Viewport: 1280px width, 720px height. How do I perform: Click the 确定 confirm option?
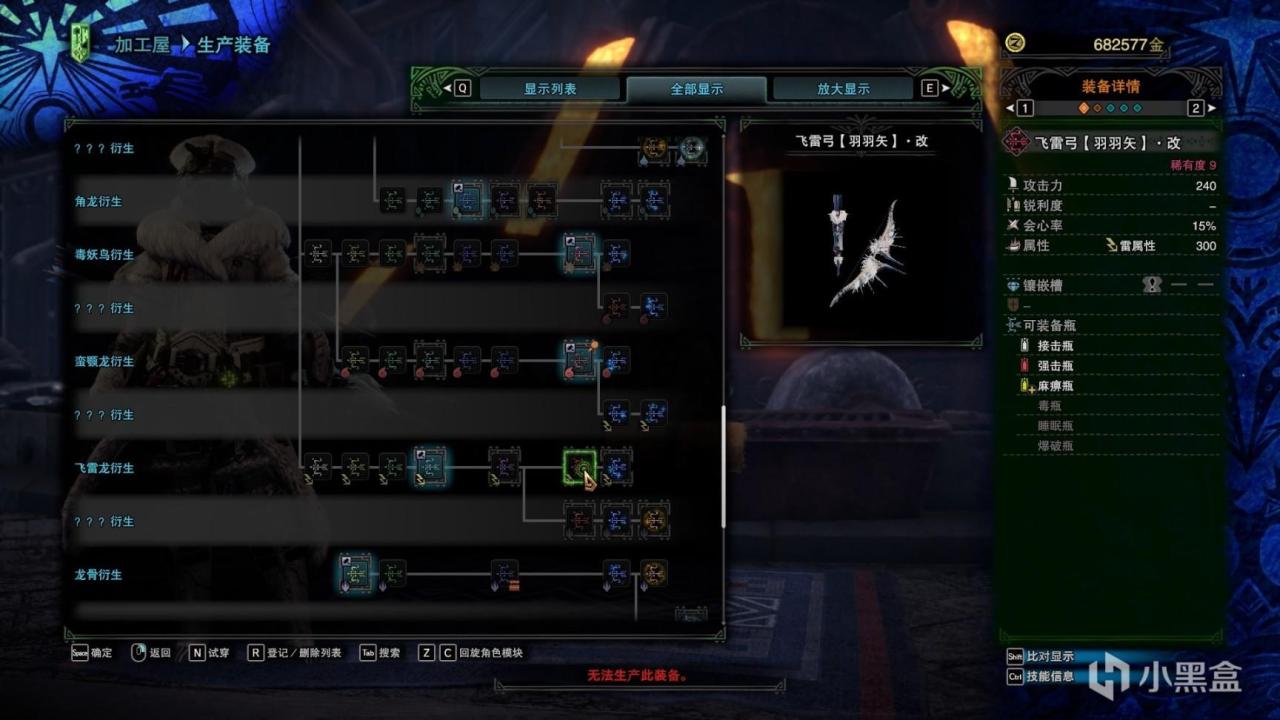[93, 653]
